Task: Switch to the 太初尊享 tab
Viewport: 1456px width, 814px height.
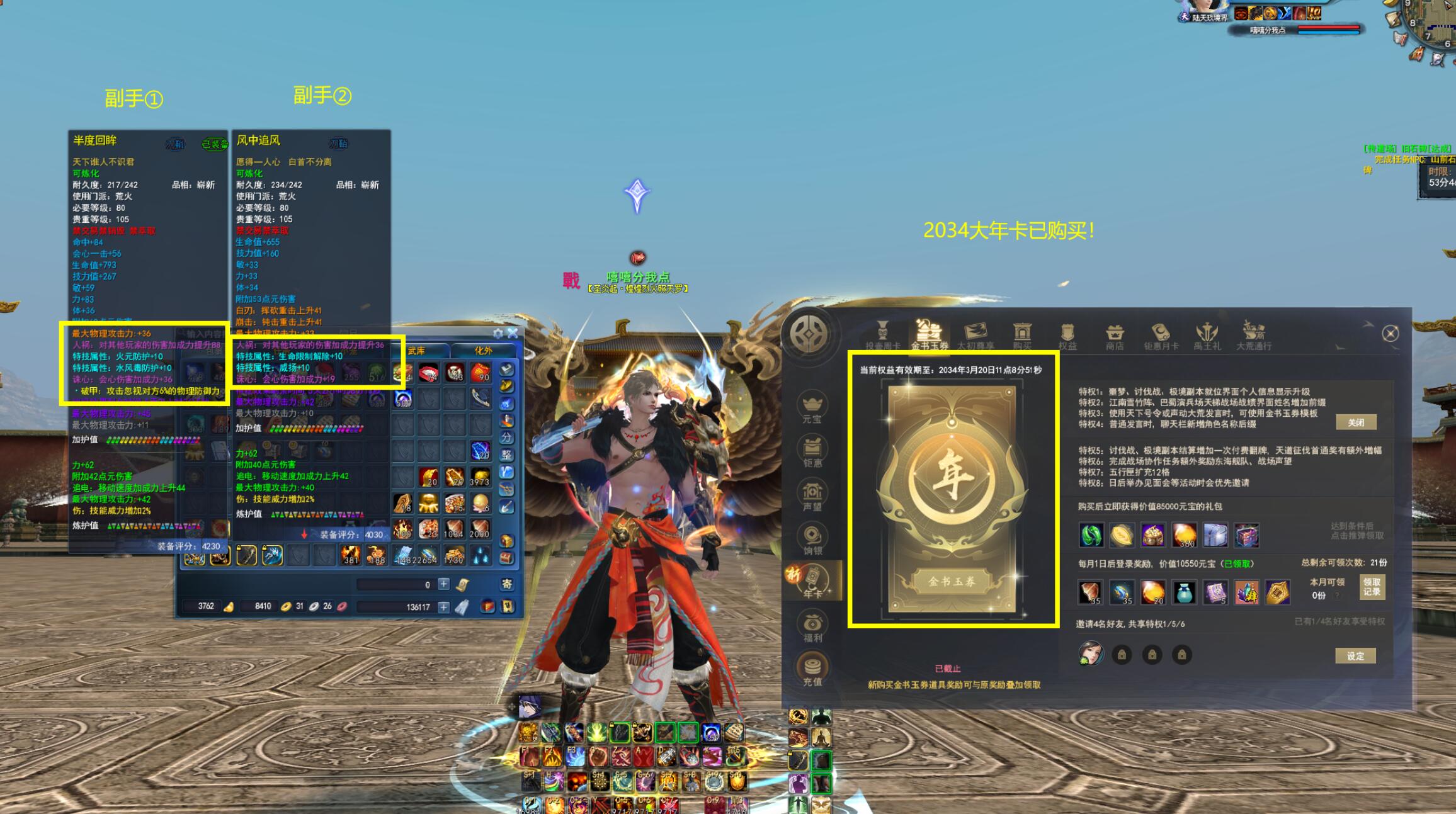Action: click(x=975, y=336)
